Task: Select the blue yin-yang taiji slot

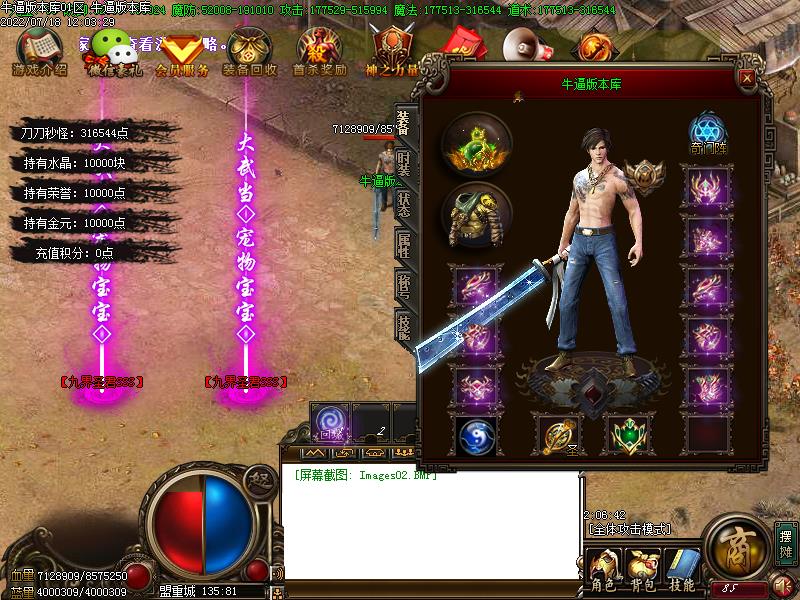Action: 476,435
